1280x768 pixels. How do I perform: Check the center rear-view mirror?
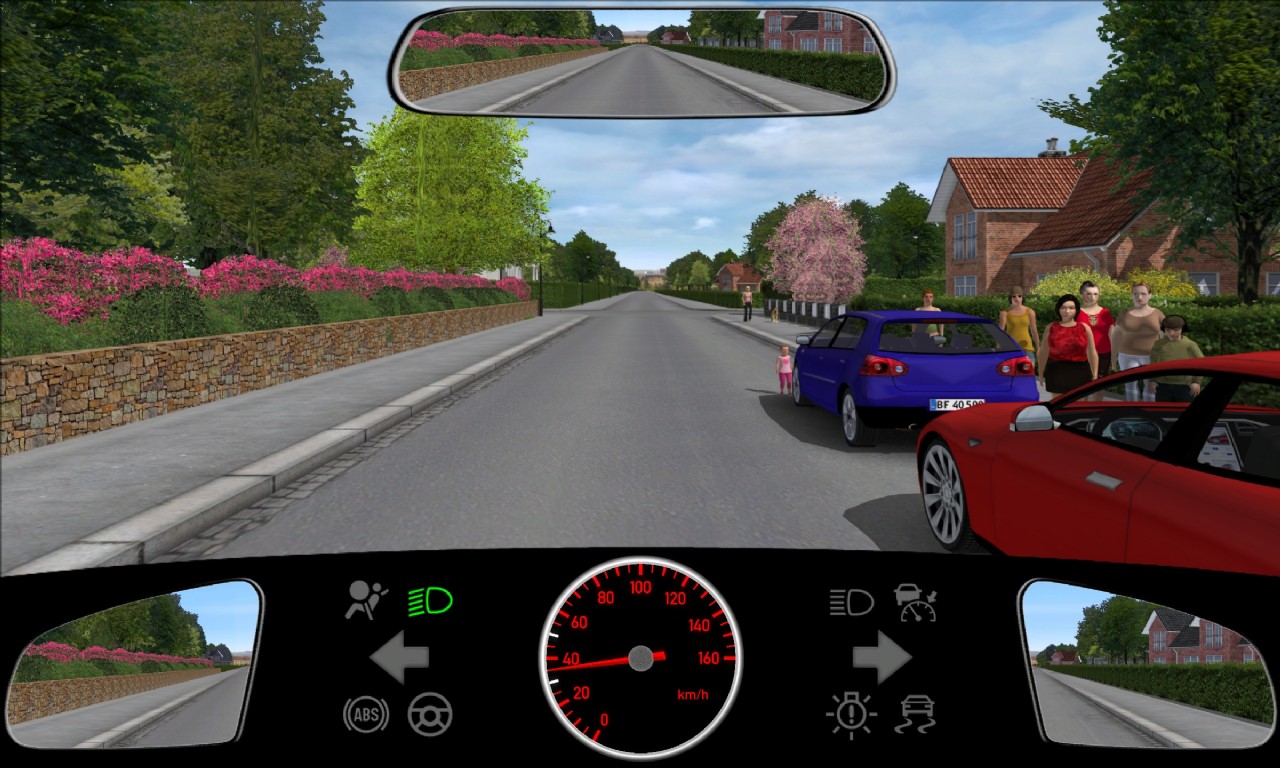[x=641, y=62]
